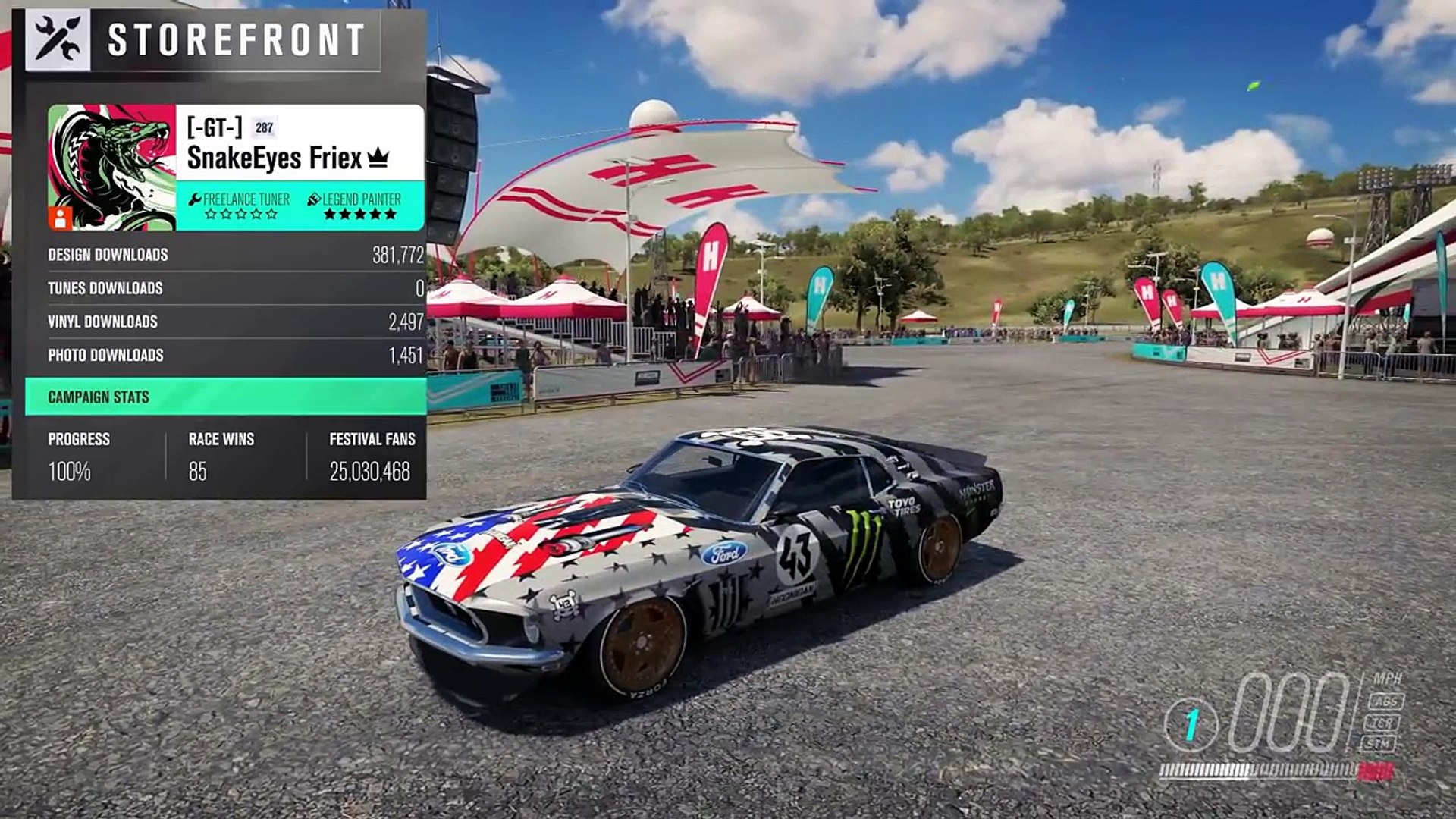
Task: Click the Campaign Stats header bar
Action: pyautogui.click(x=225, y=397)
